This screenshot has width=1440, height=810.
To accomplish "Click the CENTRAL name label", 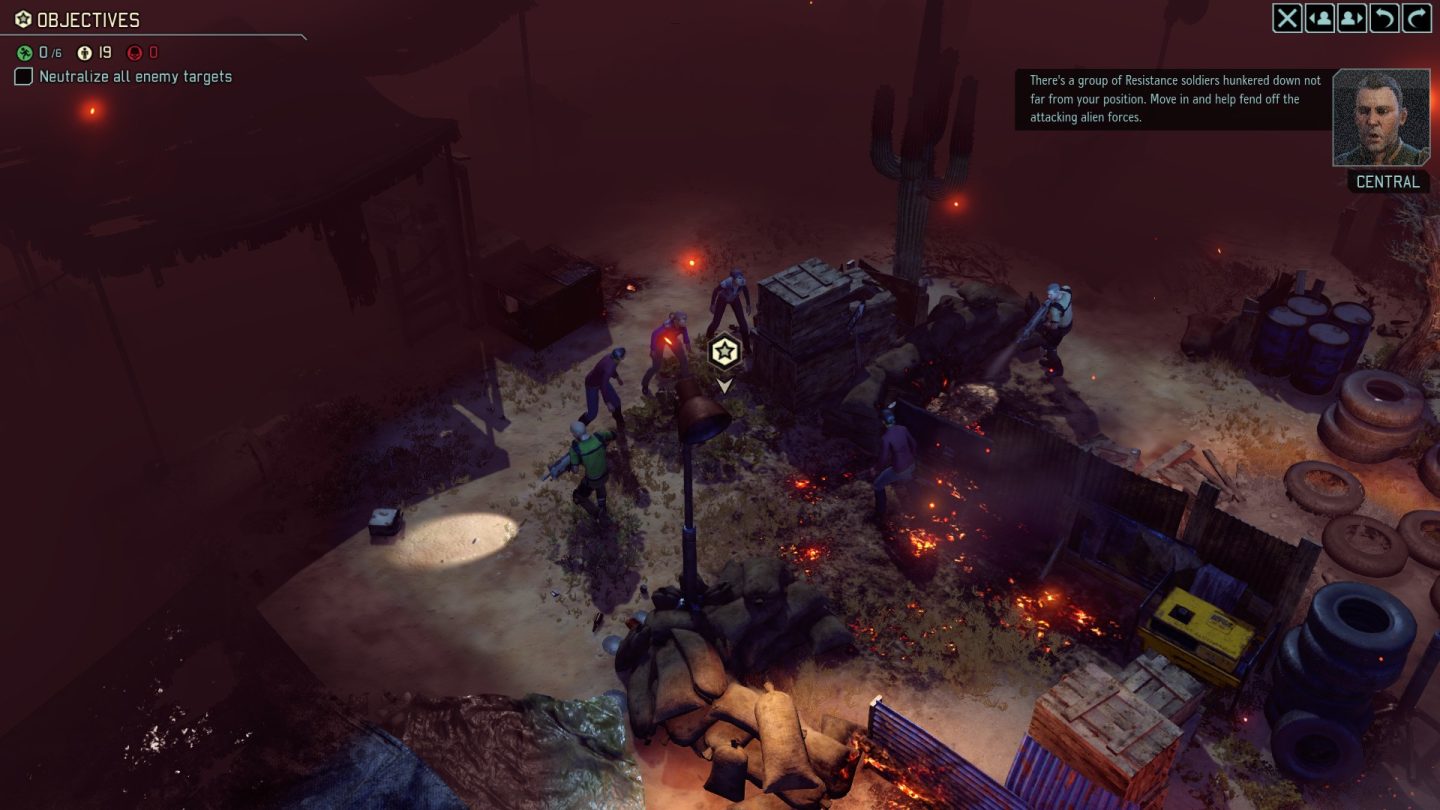I will (x=1390, y=182).
